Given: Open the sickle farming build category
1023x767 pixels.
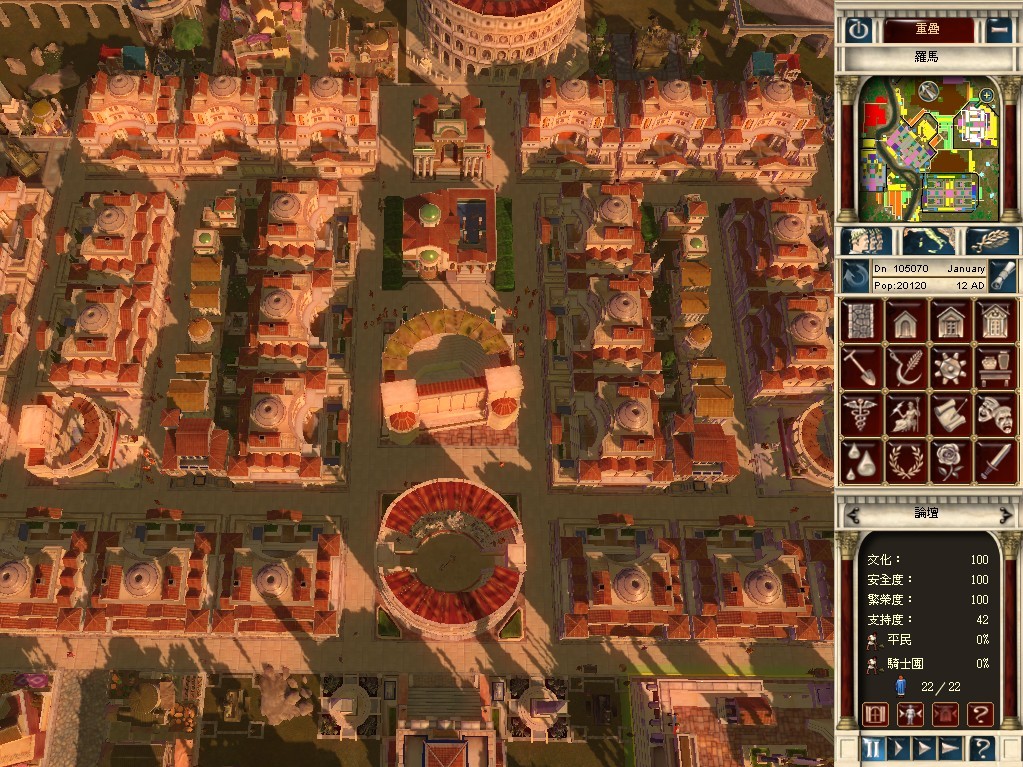Looking at the screenshot, I should [905, 367].
